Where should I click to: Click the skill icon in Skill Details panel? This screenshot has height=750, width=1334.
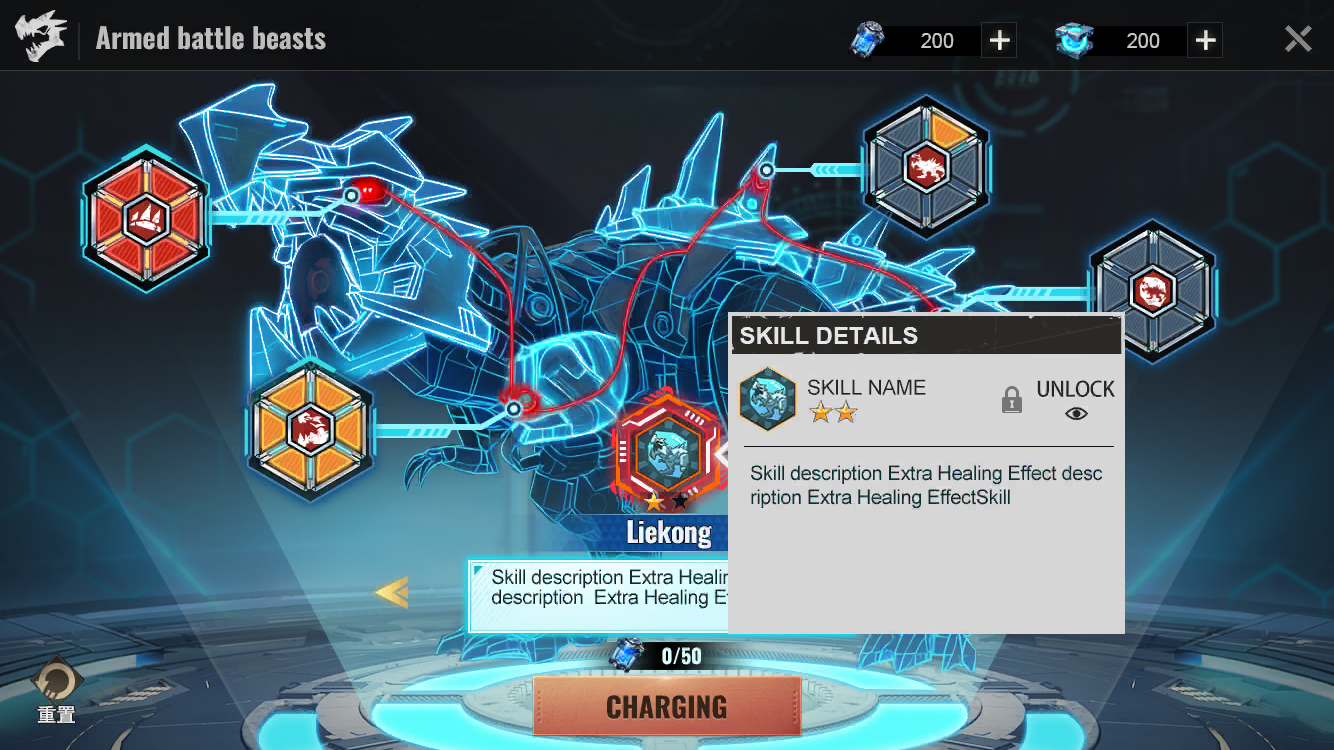(x=768, y=400)
